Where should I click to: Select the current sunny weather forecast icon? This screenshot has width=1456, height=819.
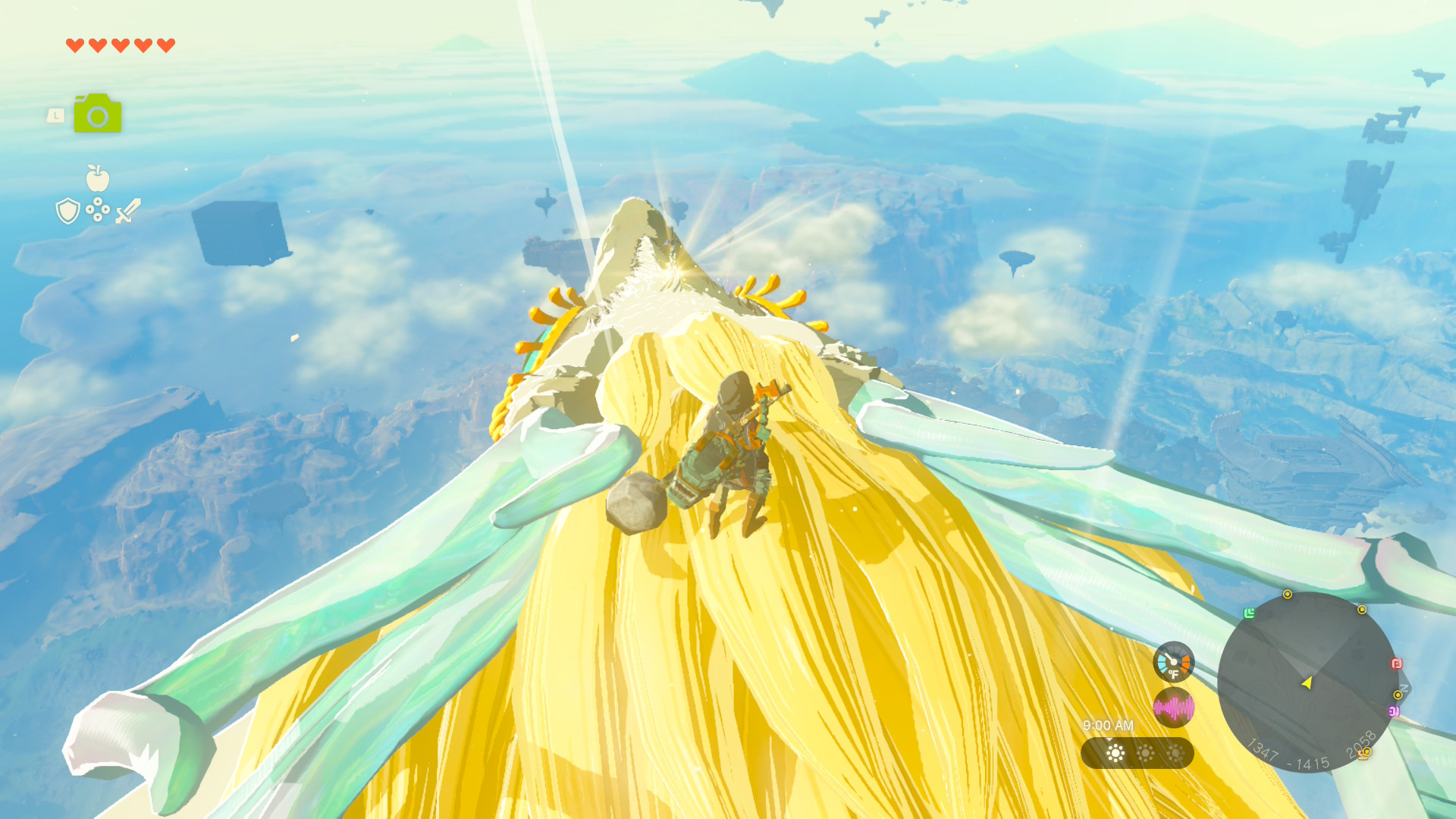tap(1116, 753)
